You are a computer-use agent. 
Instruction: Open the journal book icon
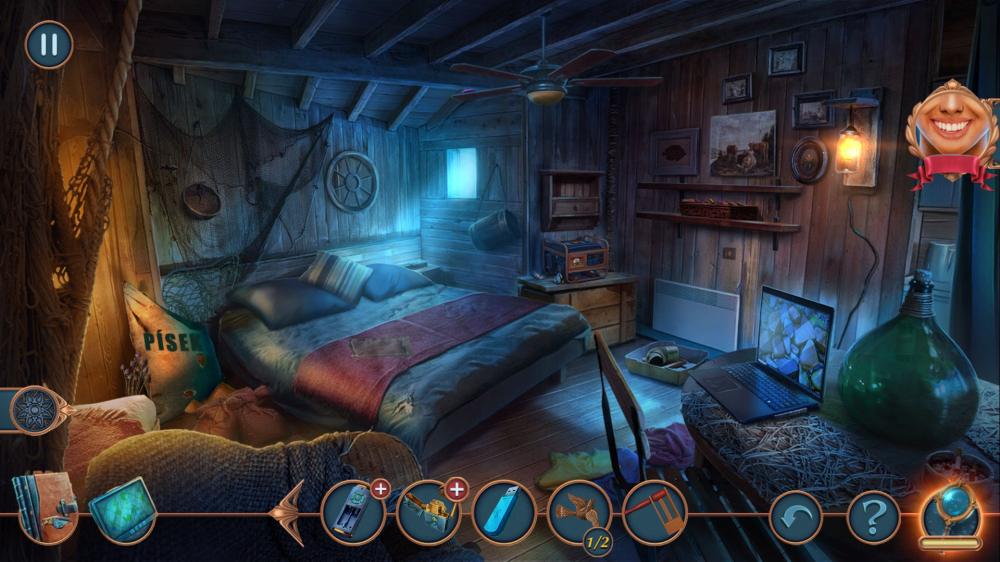[x=44, y=508]
